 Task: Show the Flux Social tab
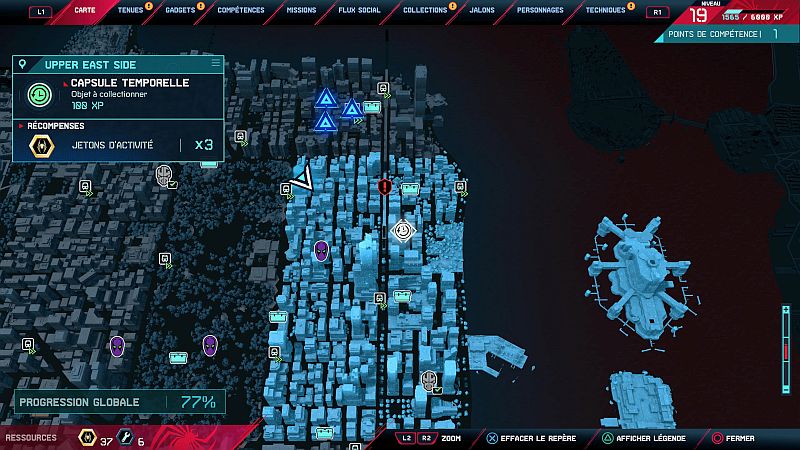pos(359,10)
